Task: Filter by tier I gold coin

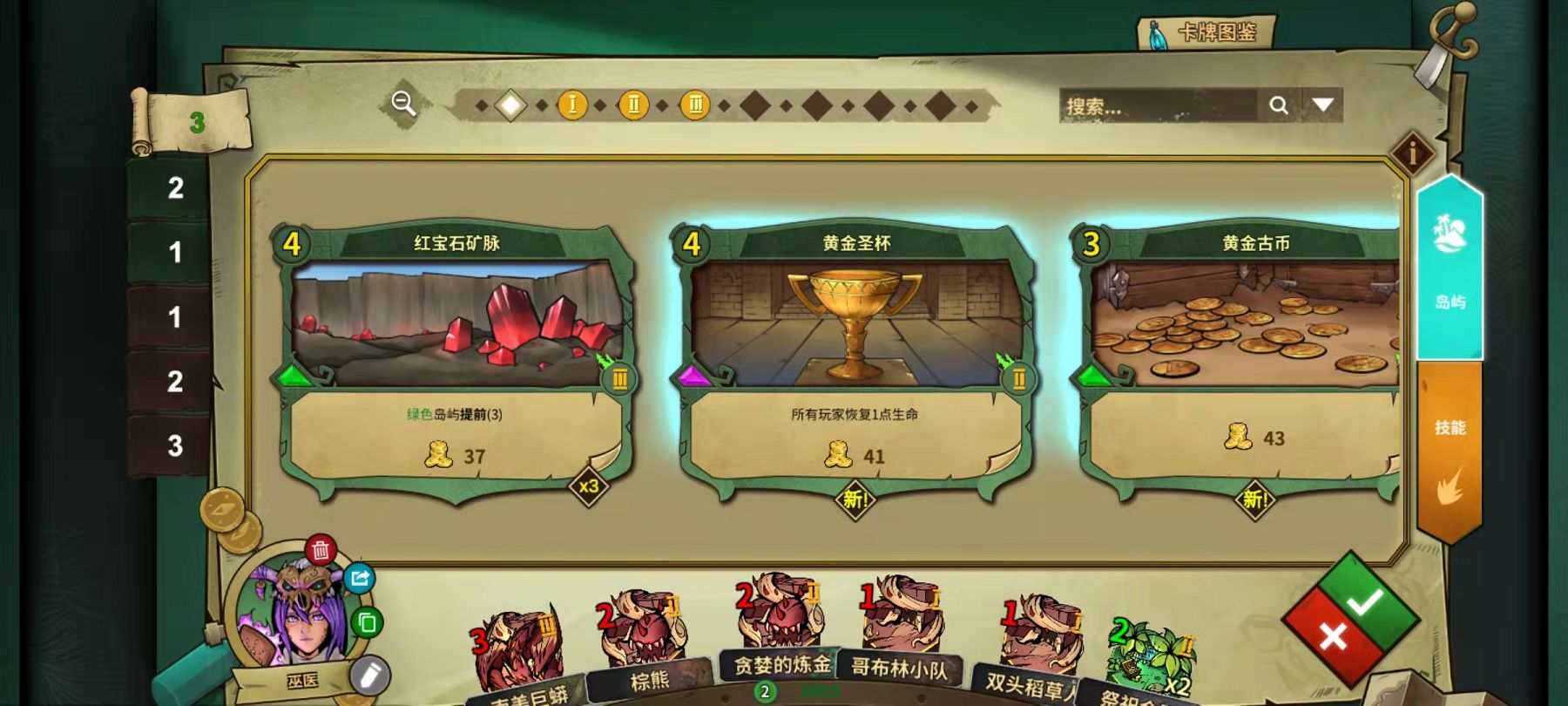Action: 572,105
